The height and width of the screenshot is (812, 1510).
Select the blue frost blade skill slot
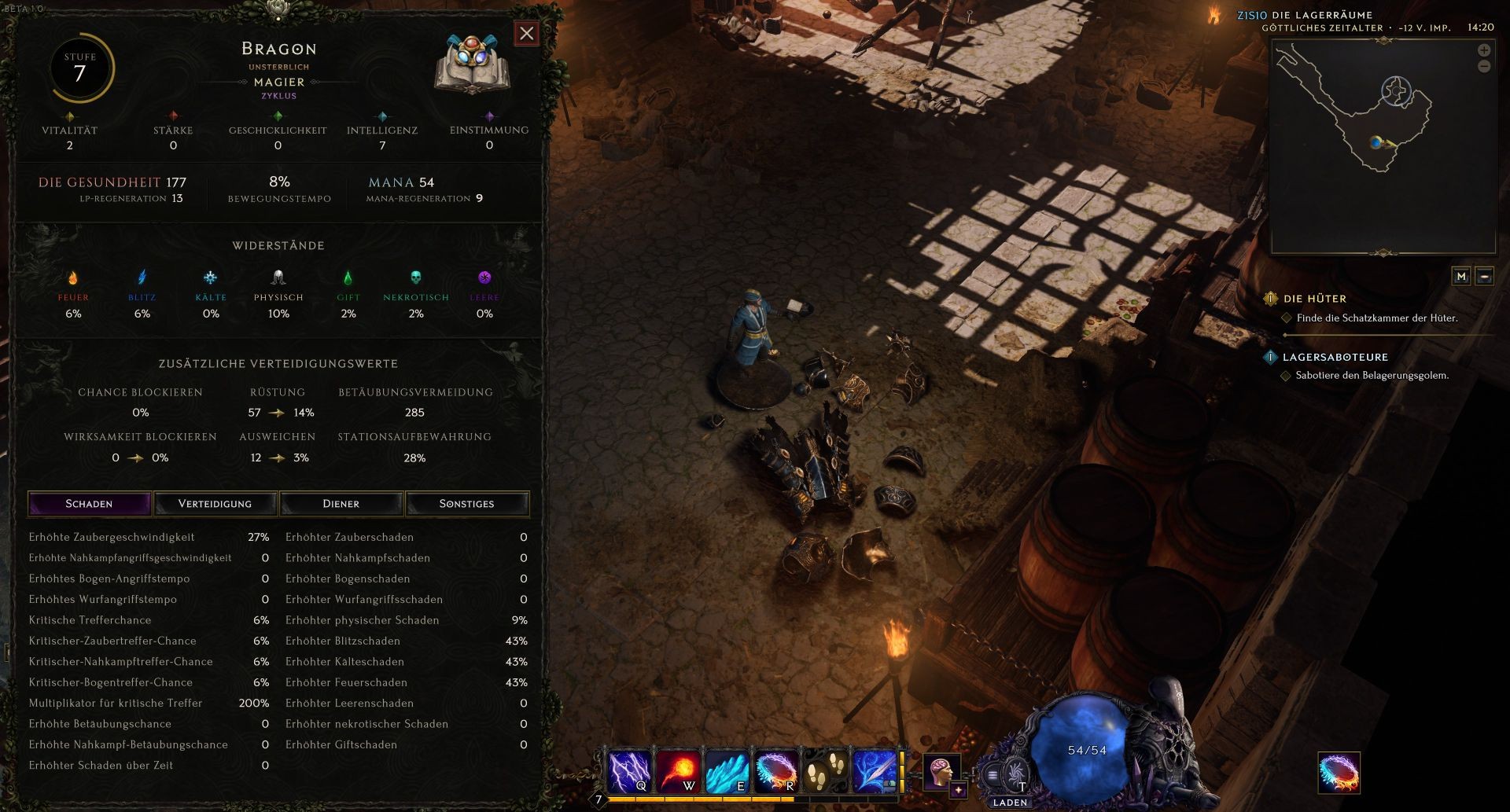[x=874, y=771]
